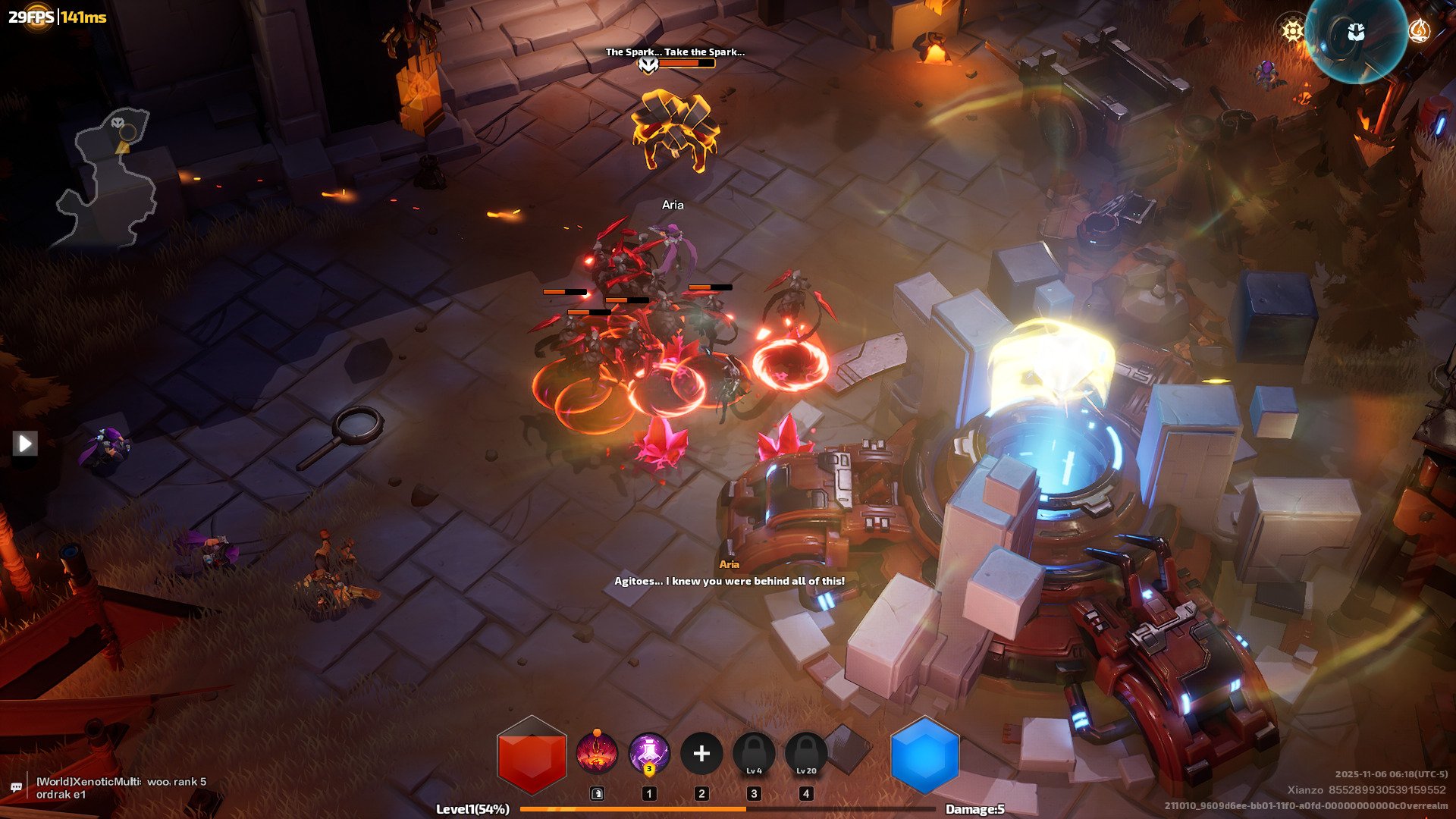Expand the side panel with the arrow button
The image size is (1456, 819).
[25, 443]
